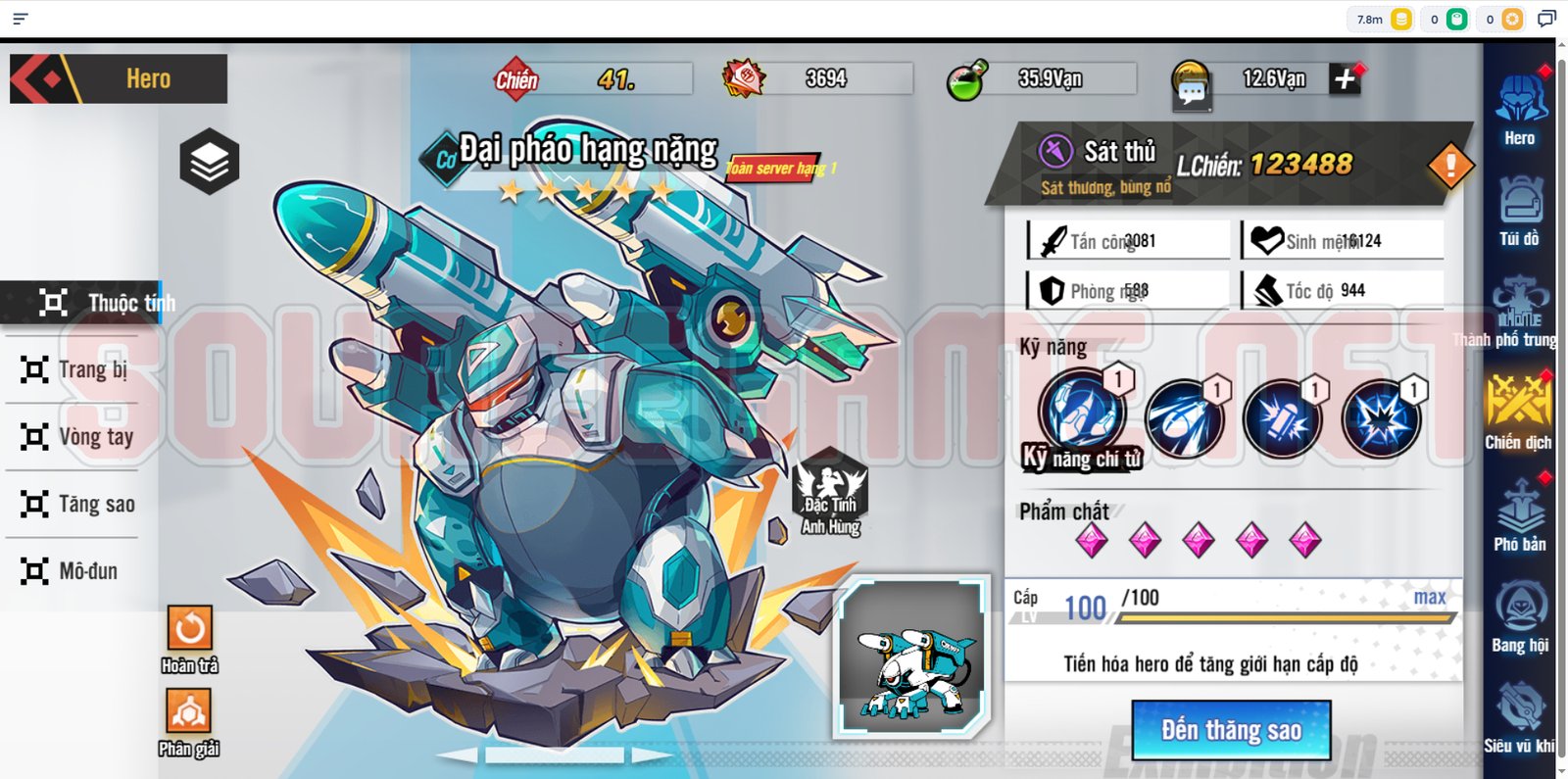Open the Đặc Tính Anh Hùng badge
This screenshot has width=1568, height=779.
click(x=830, y=492)
